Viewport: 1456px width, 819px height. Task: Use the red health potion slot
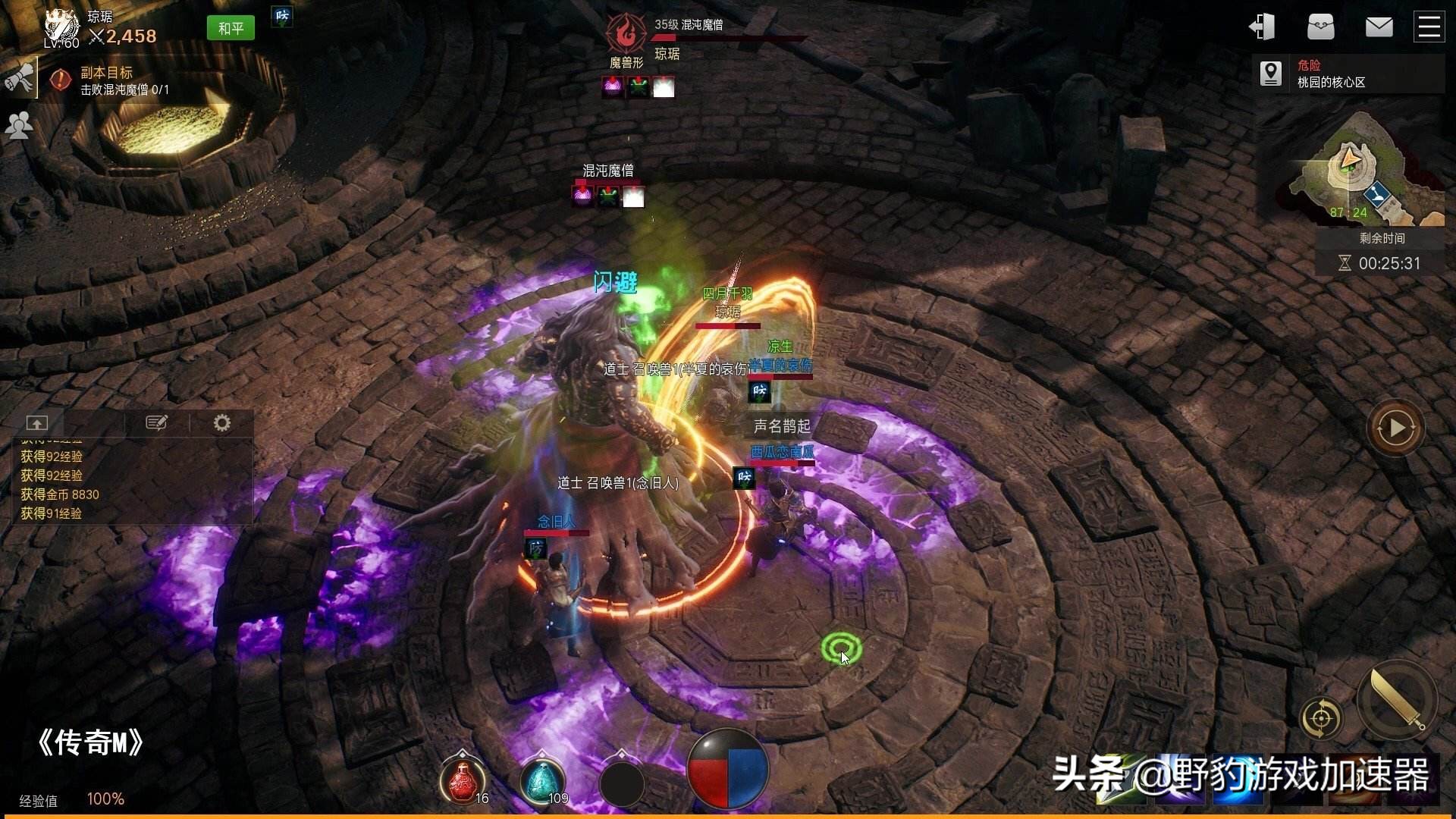pyautogui.click(x=463, y=780)
